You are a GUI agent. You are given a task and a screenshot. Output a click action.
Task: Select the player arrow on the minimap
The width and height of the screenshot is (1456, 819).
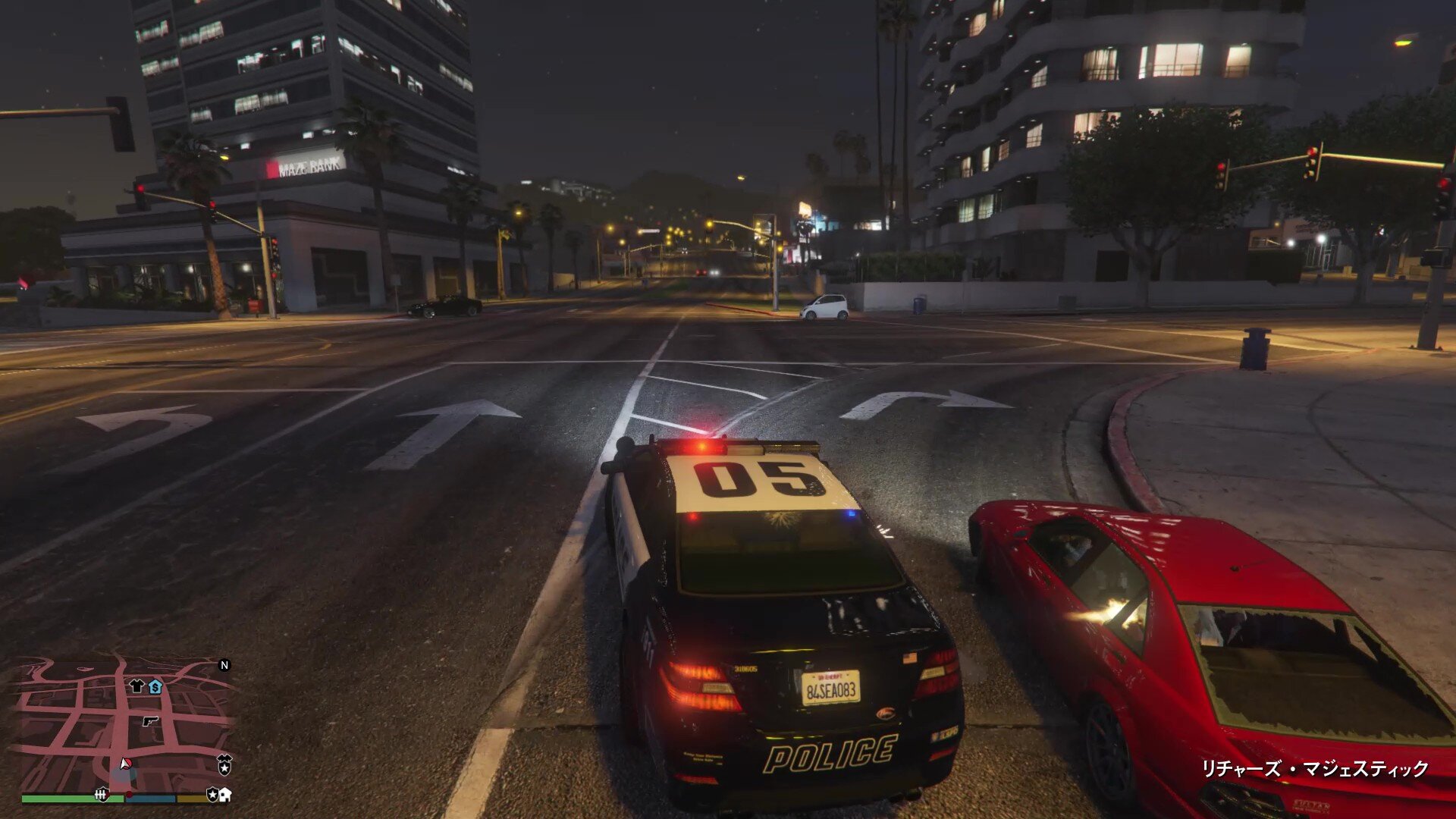click(x=125, y=764)
